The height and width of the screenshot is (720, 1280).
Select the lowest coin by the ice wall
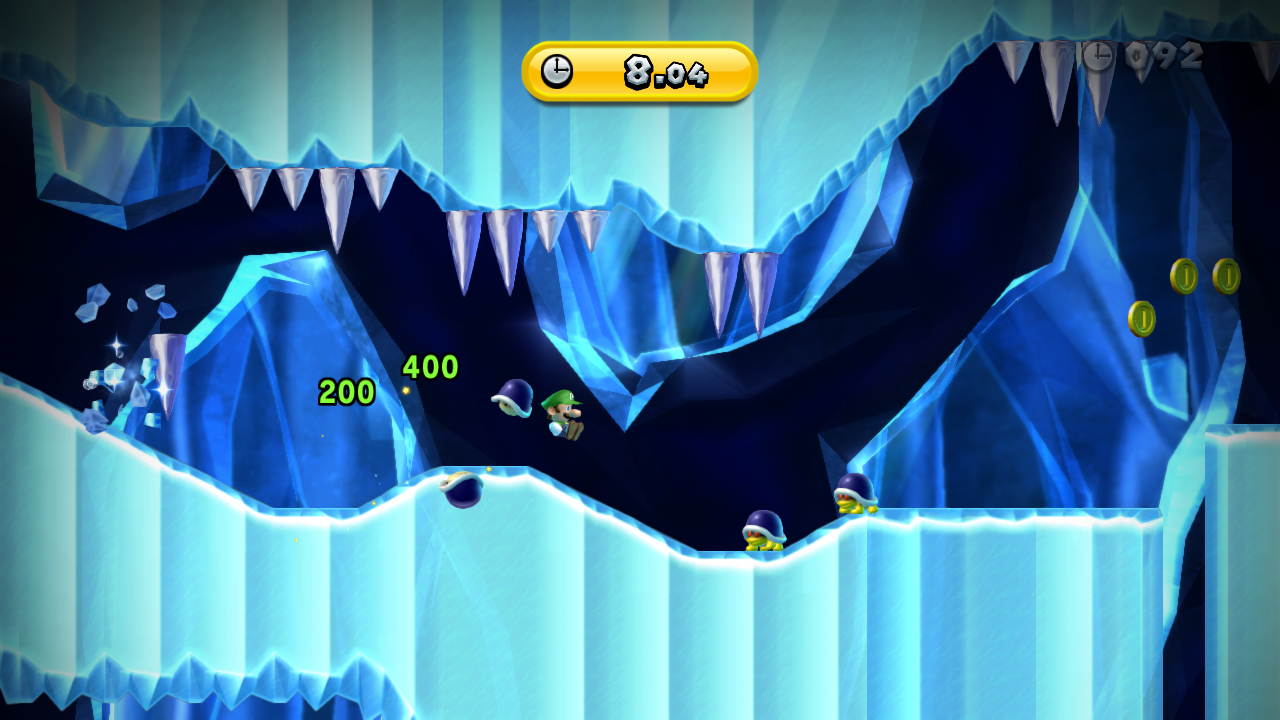click(1143, 320)
